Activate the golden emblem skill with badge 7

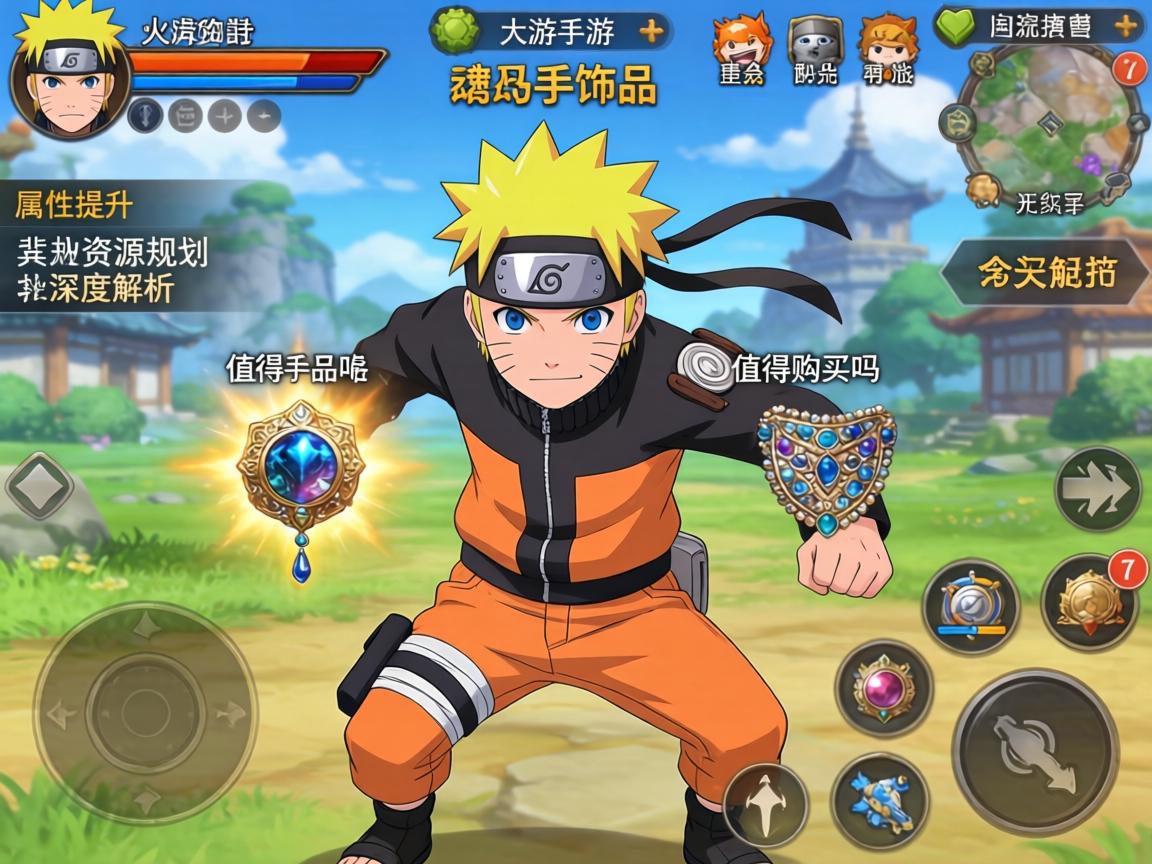[1088, 603]
